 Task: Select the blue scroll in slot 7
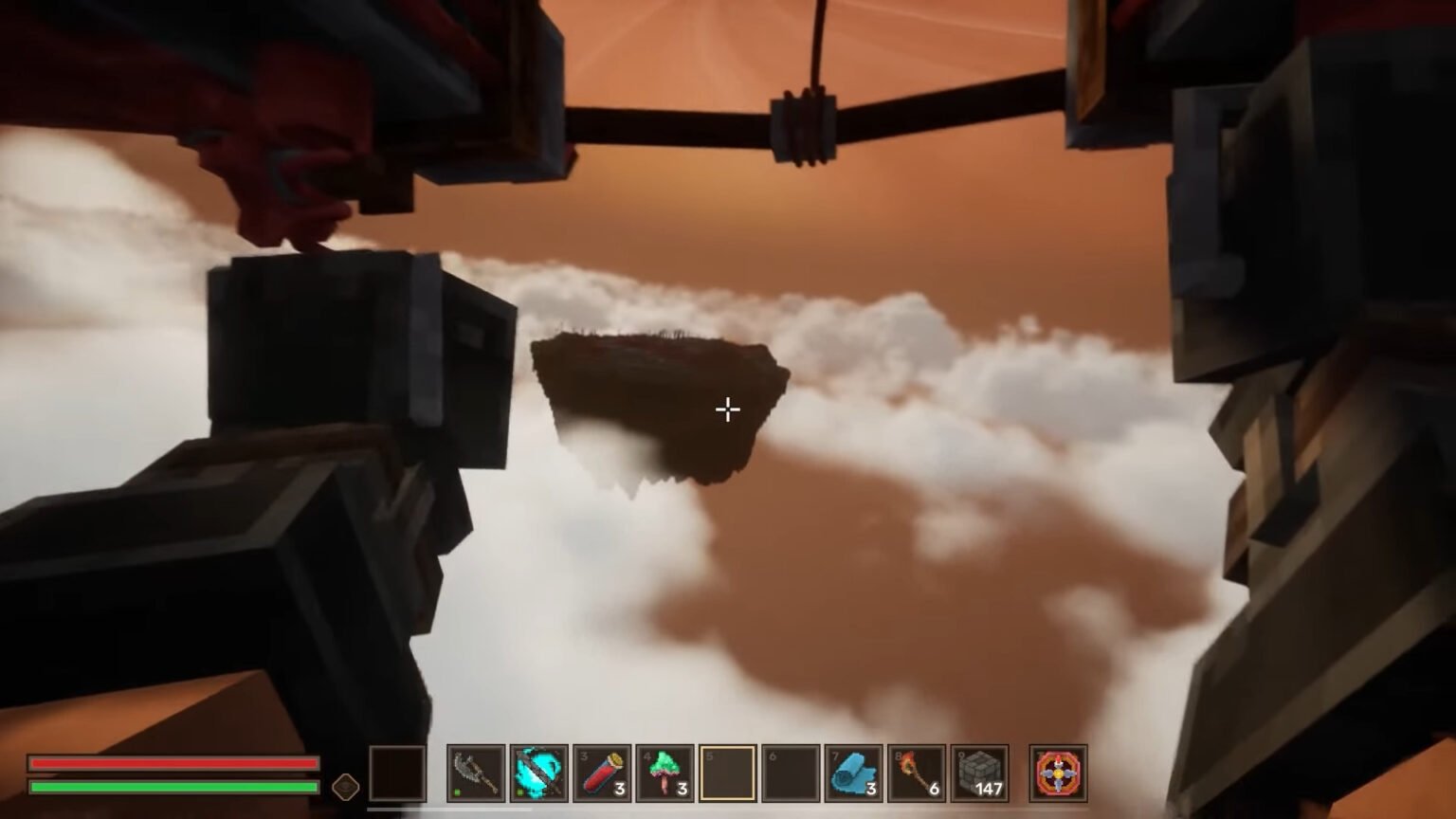tap(854, 773)
